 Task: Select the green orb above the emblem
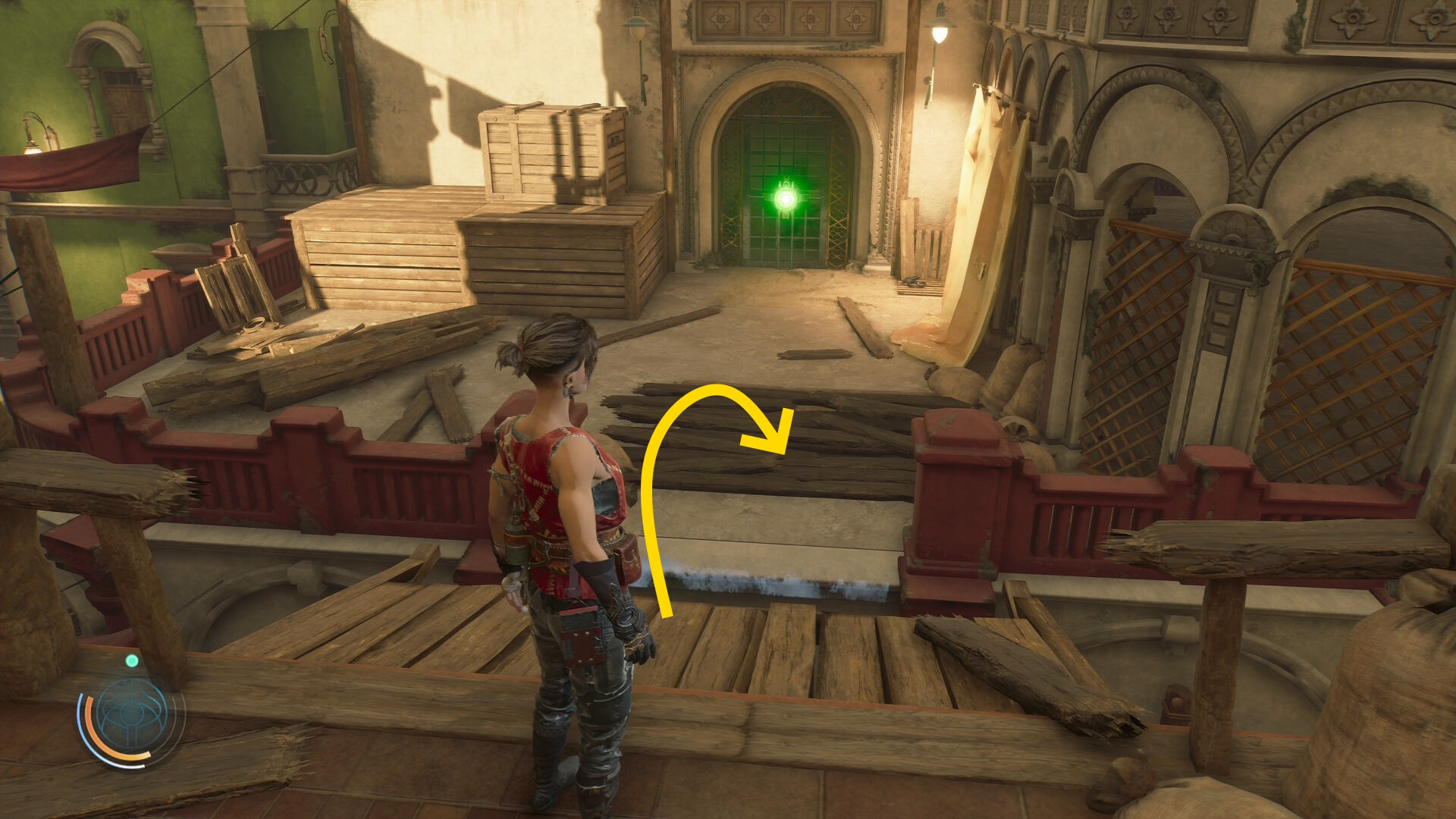[132, 661]
